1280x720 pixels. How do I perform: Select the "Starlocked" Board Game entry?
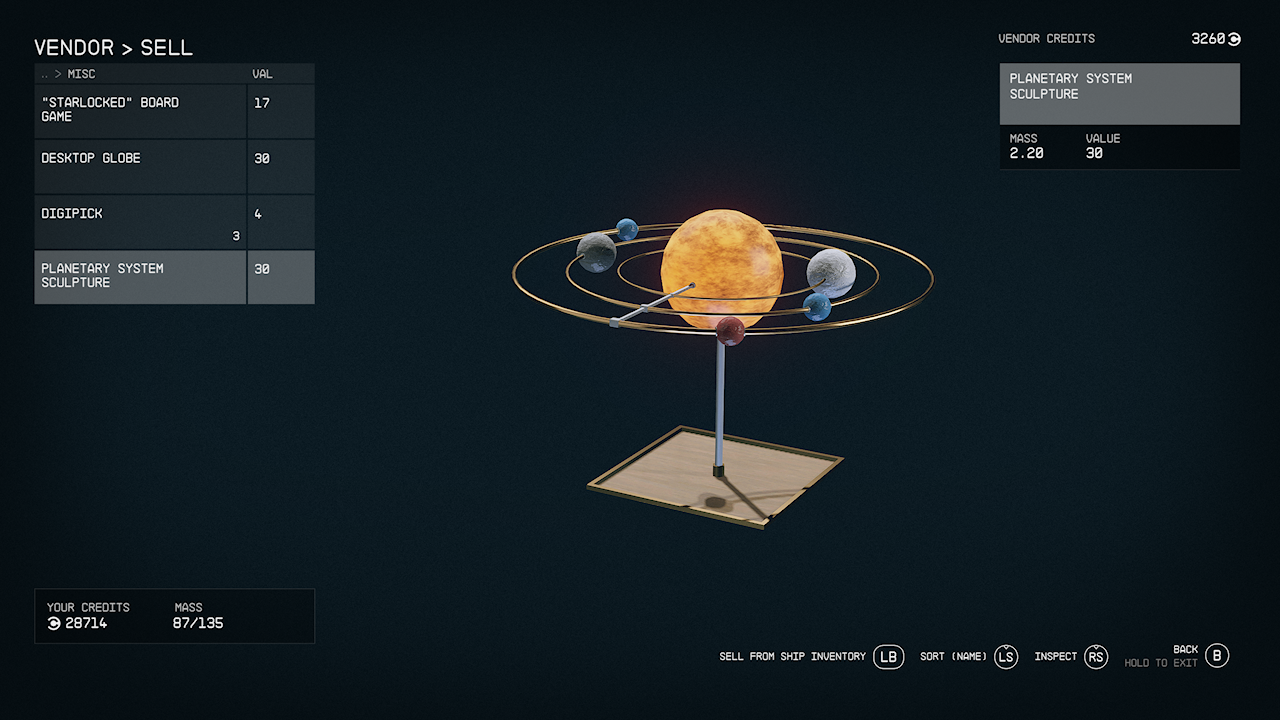[x=140, y=110]
